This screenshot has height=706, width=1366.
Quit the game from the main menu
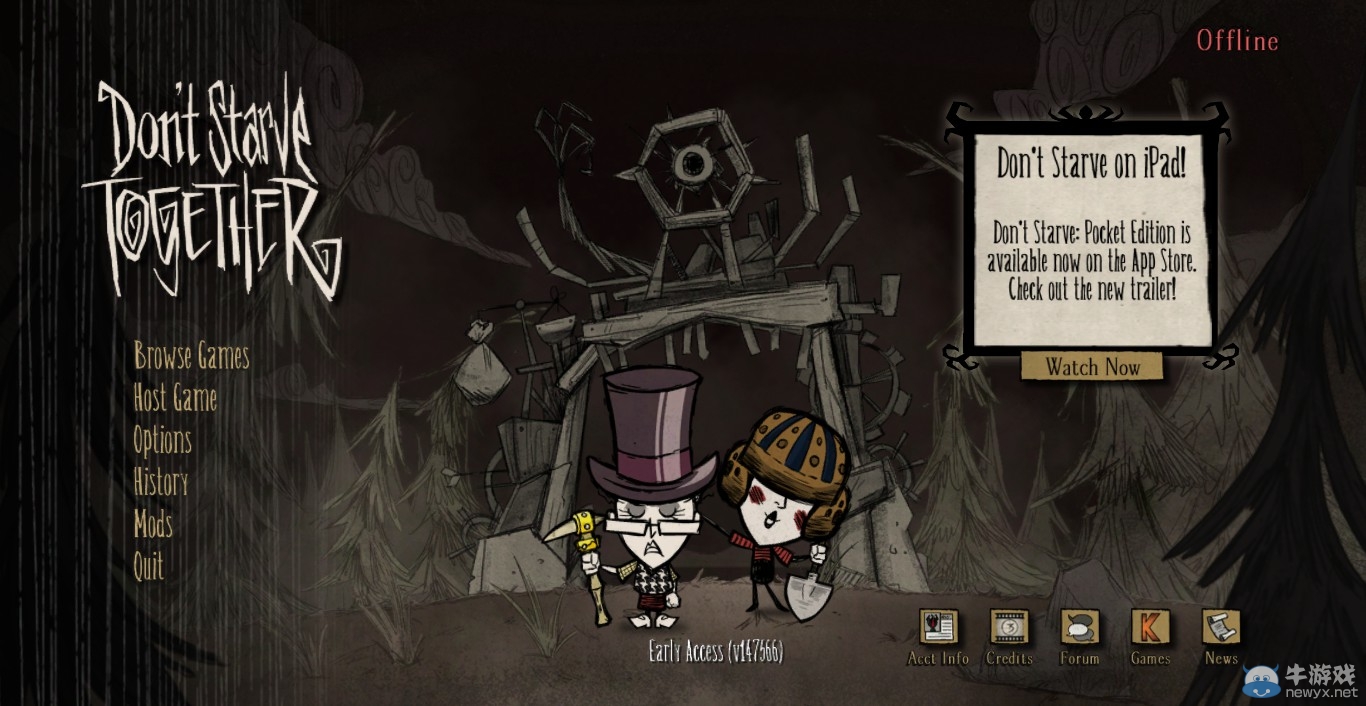pos(148,566)
